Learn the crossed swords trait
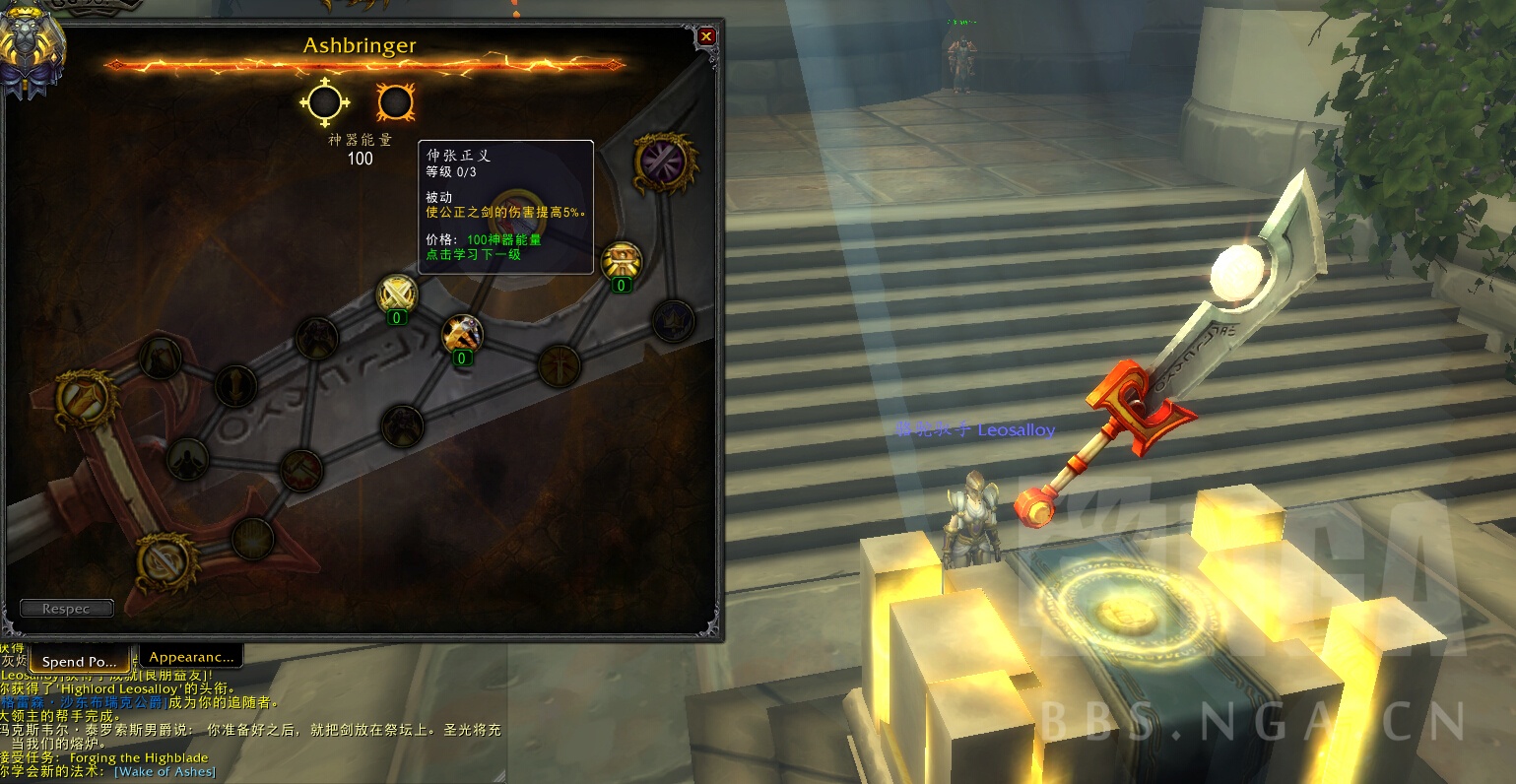 pos(397,294)
